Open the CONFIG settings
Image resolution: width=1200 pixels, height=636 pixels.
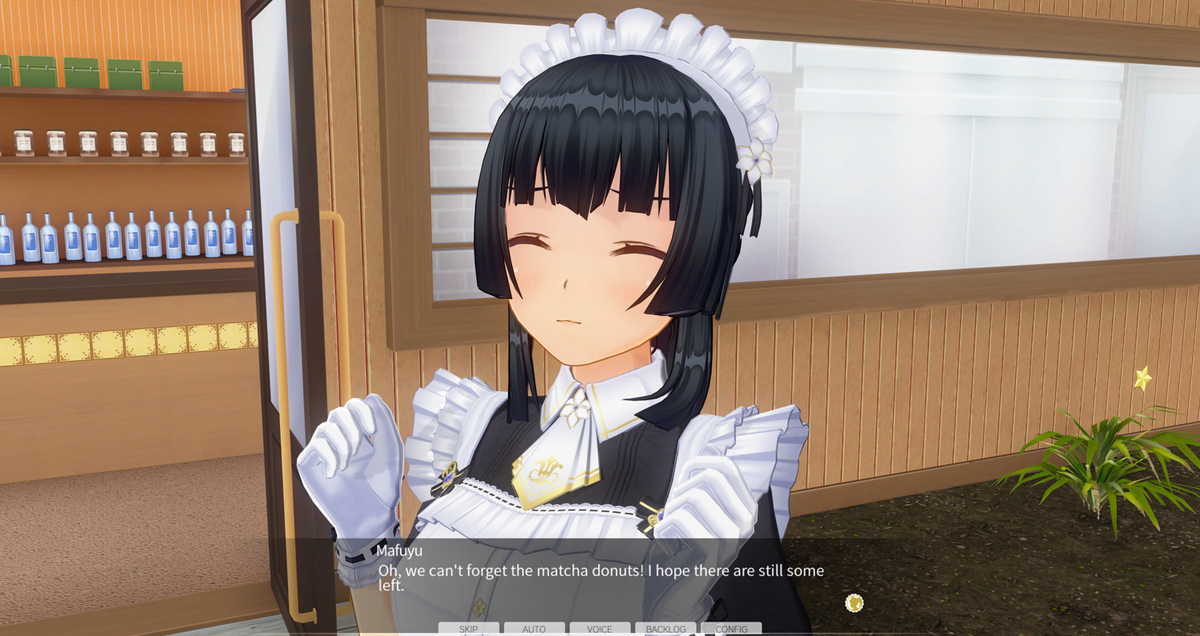(731, 629)
